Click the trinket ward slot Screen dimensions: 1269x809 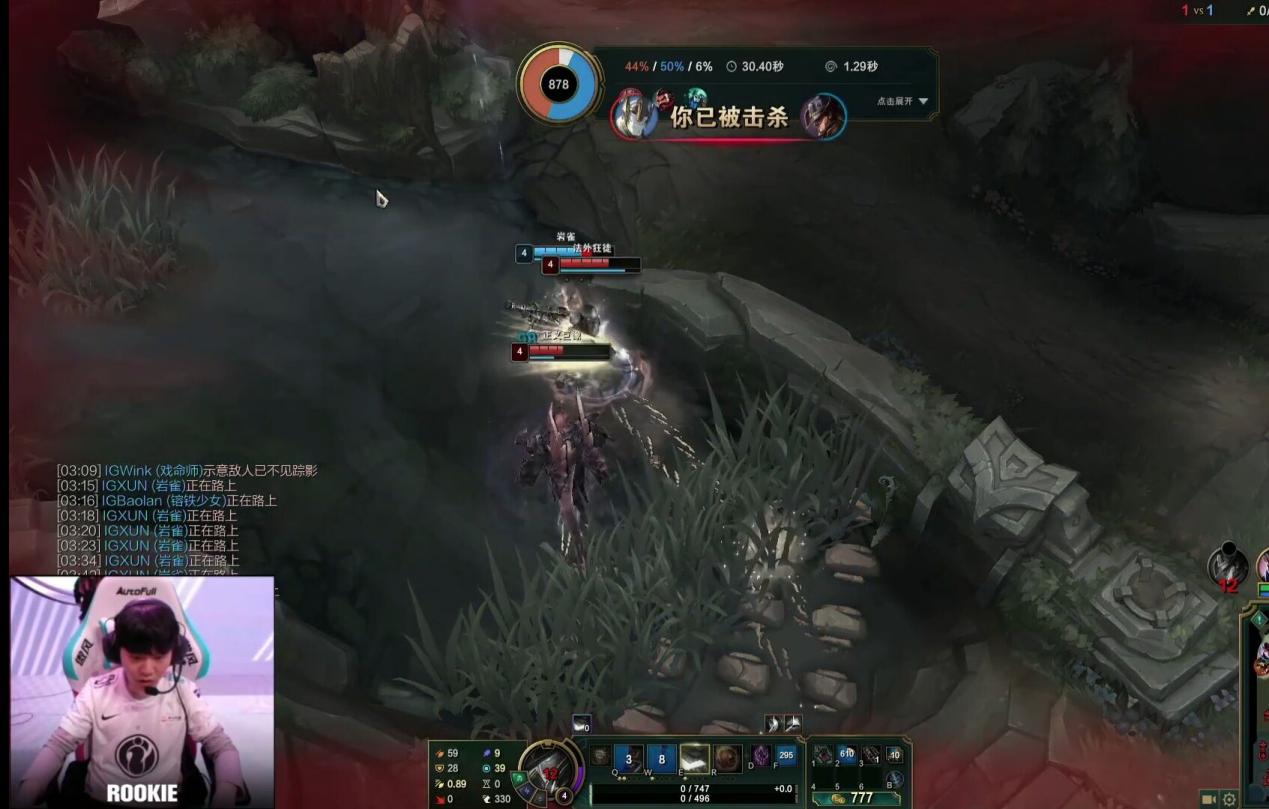click(895, 755)
